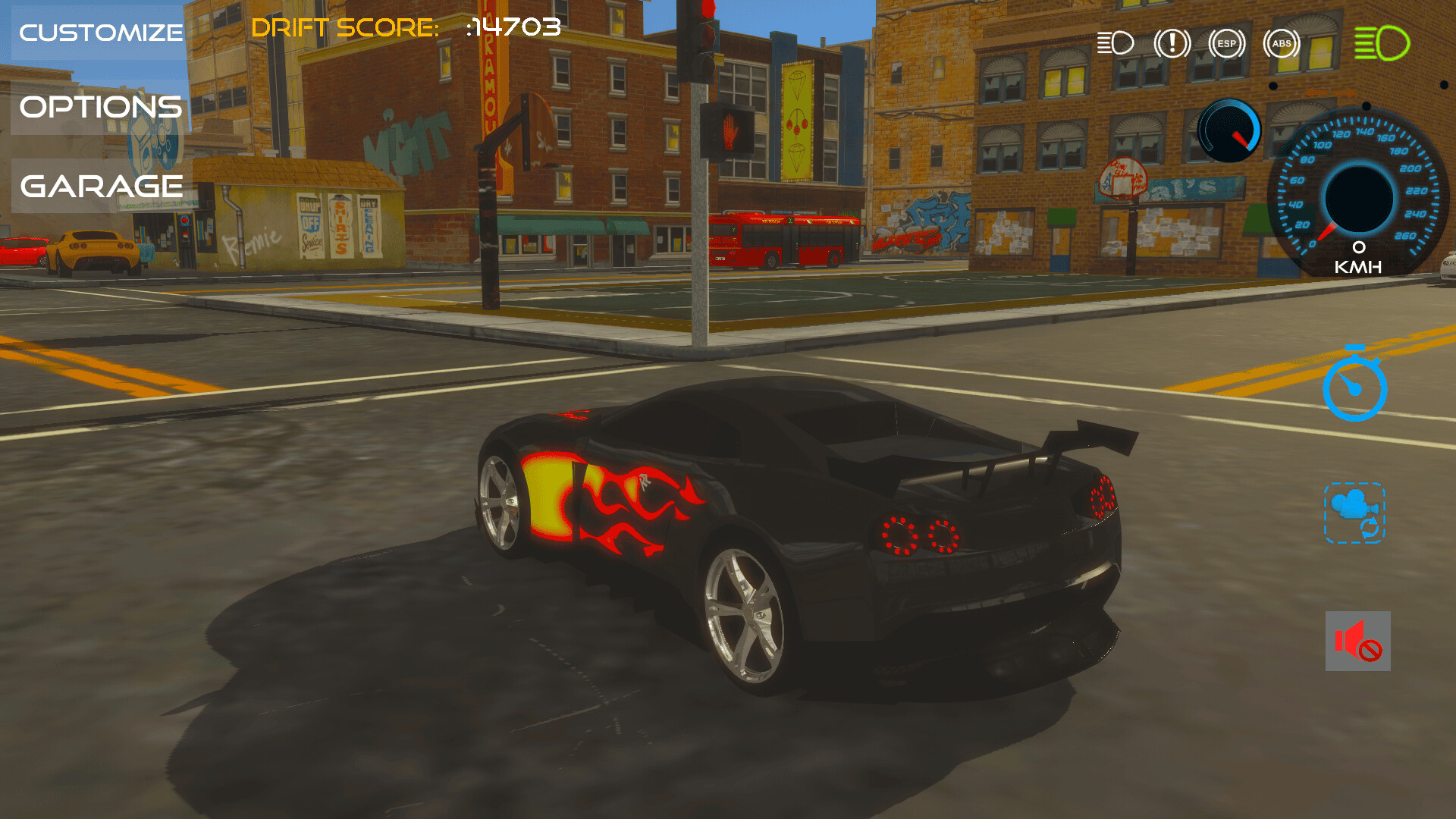Viewport: 1456px width, 819px height.
Task: Select the ABS braking system icon
Action: [1282, 43]
